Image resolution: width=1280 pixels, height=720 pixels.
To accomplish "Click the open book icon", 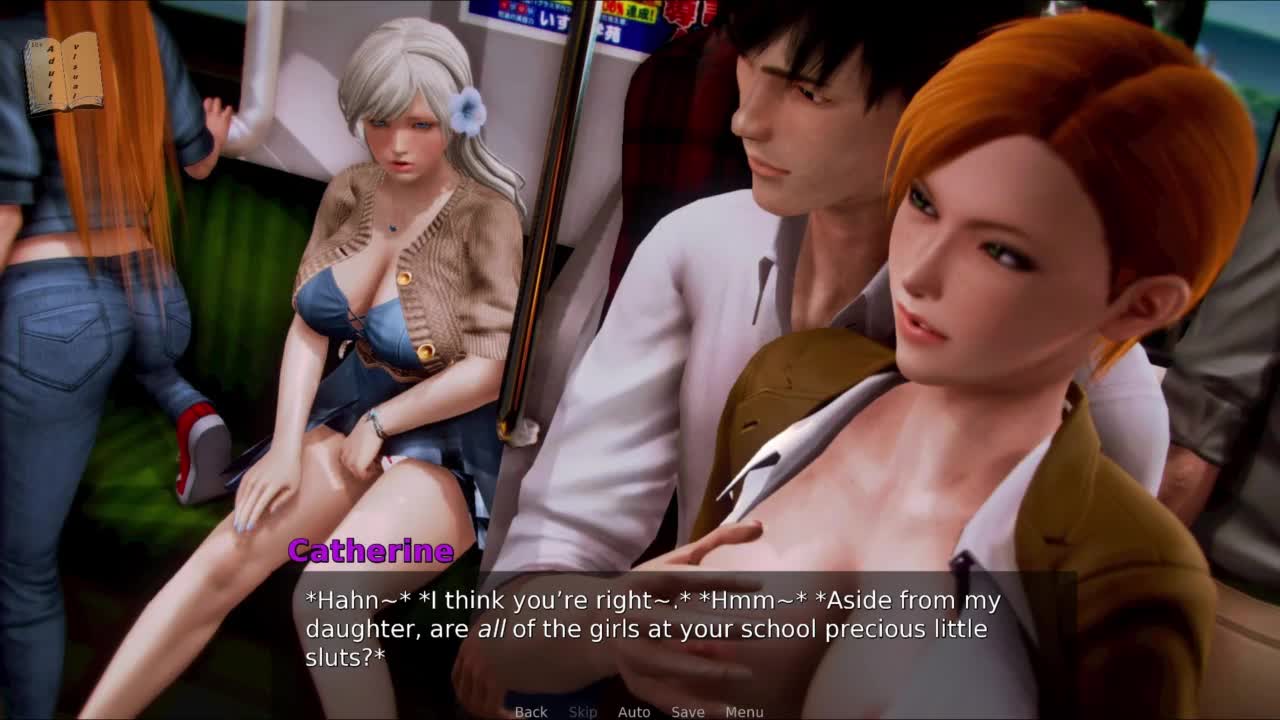I will [64, 73].
